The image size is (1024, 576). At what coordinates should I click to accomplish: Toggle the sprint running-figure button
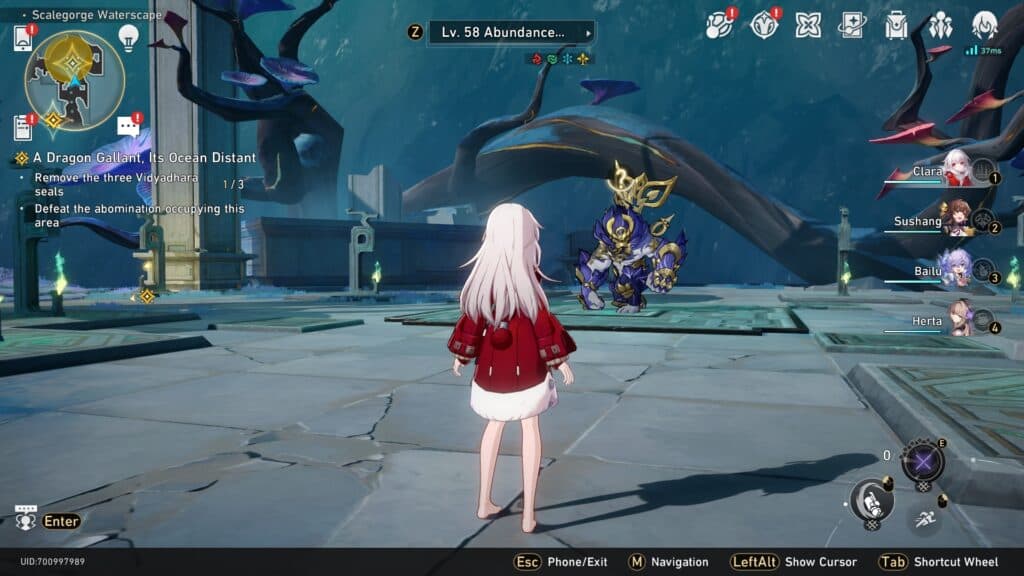pyautogui.click(x=924, y=518)
